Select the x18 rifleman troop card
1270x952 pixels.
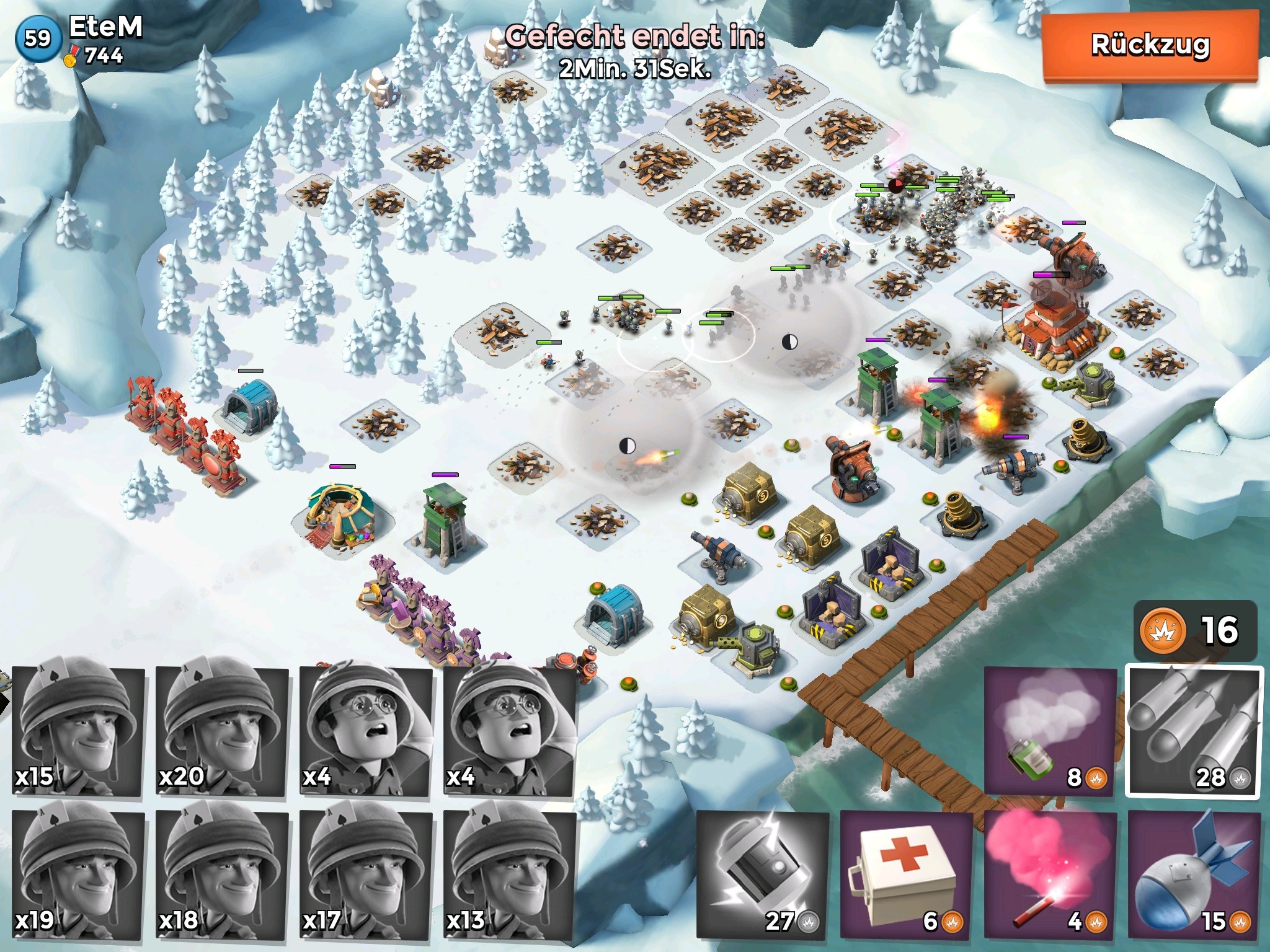click(222, 874)
